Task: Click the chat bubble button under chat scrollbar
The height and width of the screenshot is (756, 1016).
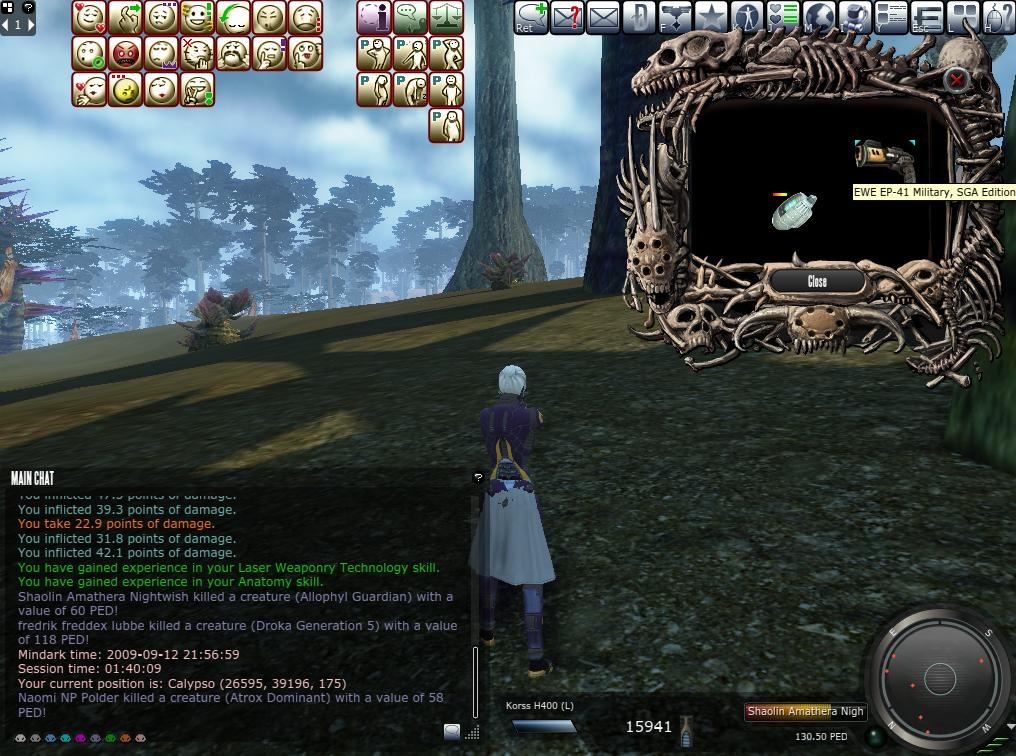Action: click(x=452, y=731)
